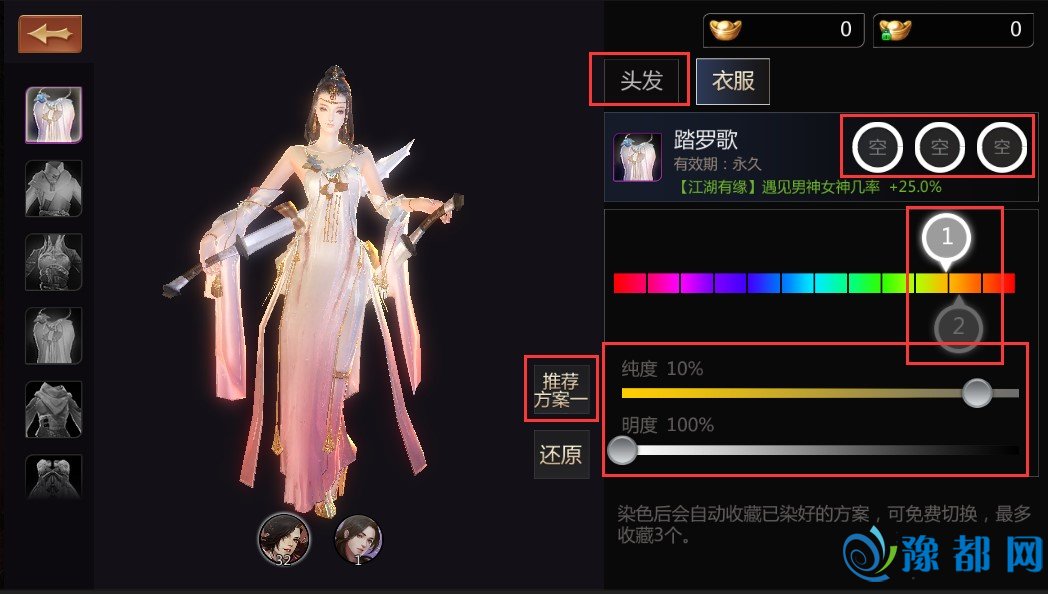Go back using the arrow button
Viewport: 1048px width, 594px height.
(x=50, y=34)
